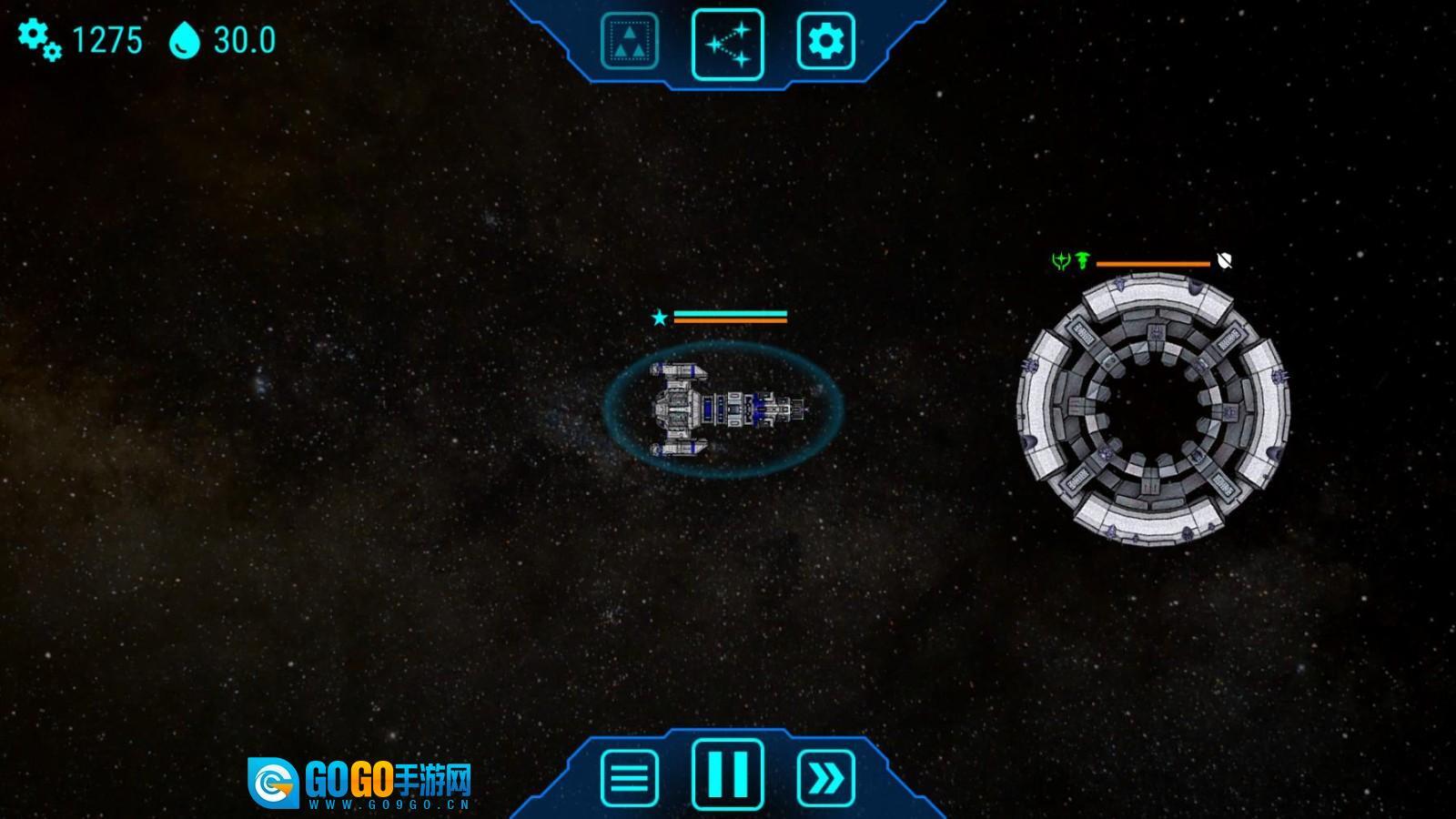1456x819 pixels.
Task: Open the gear settings menu
Action: tap(825, 41)
